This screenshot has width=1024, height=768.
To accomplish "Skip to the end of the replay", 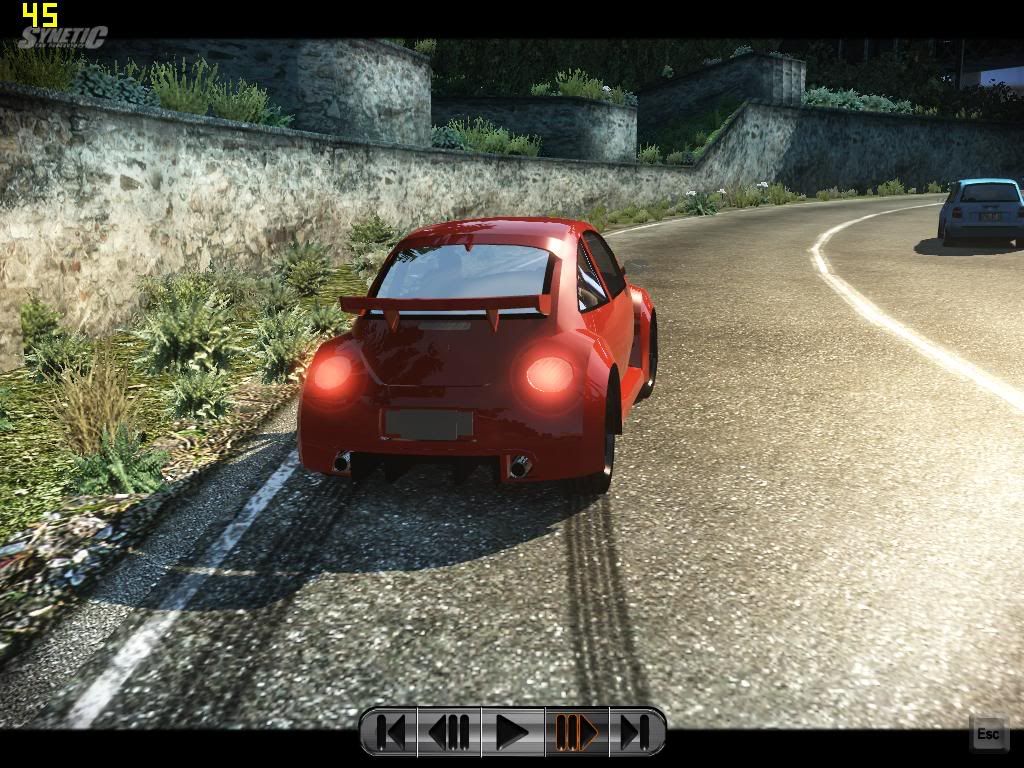I will (635, 732).
